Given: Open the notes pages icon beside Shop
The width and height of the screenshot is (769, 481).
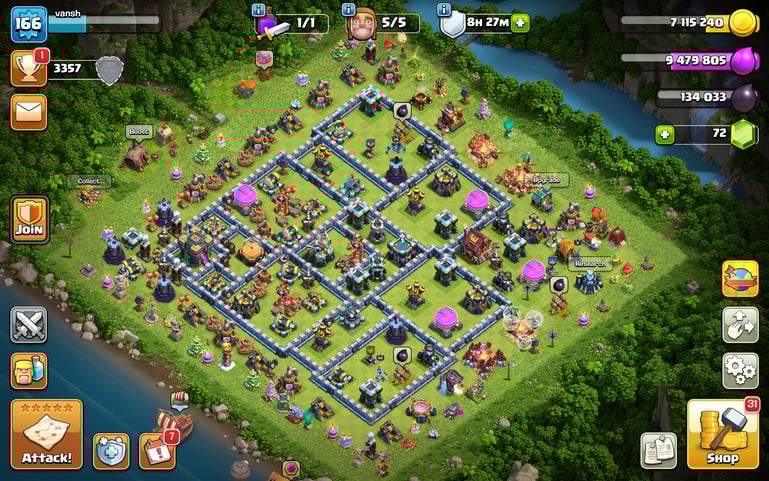Looking at the screenshot, I should coord(658,450).
